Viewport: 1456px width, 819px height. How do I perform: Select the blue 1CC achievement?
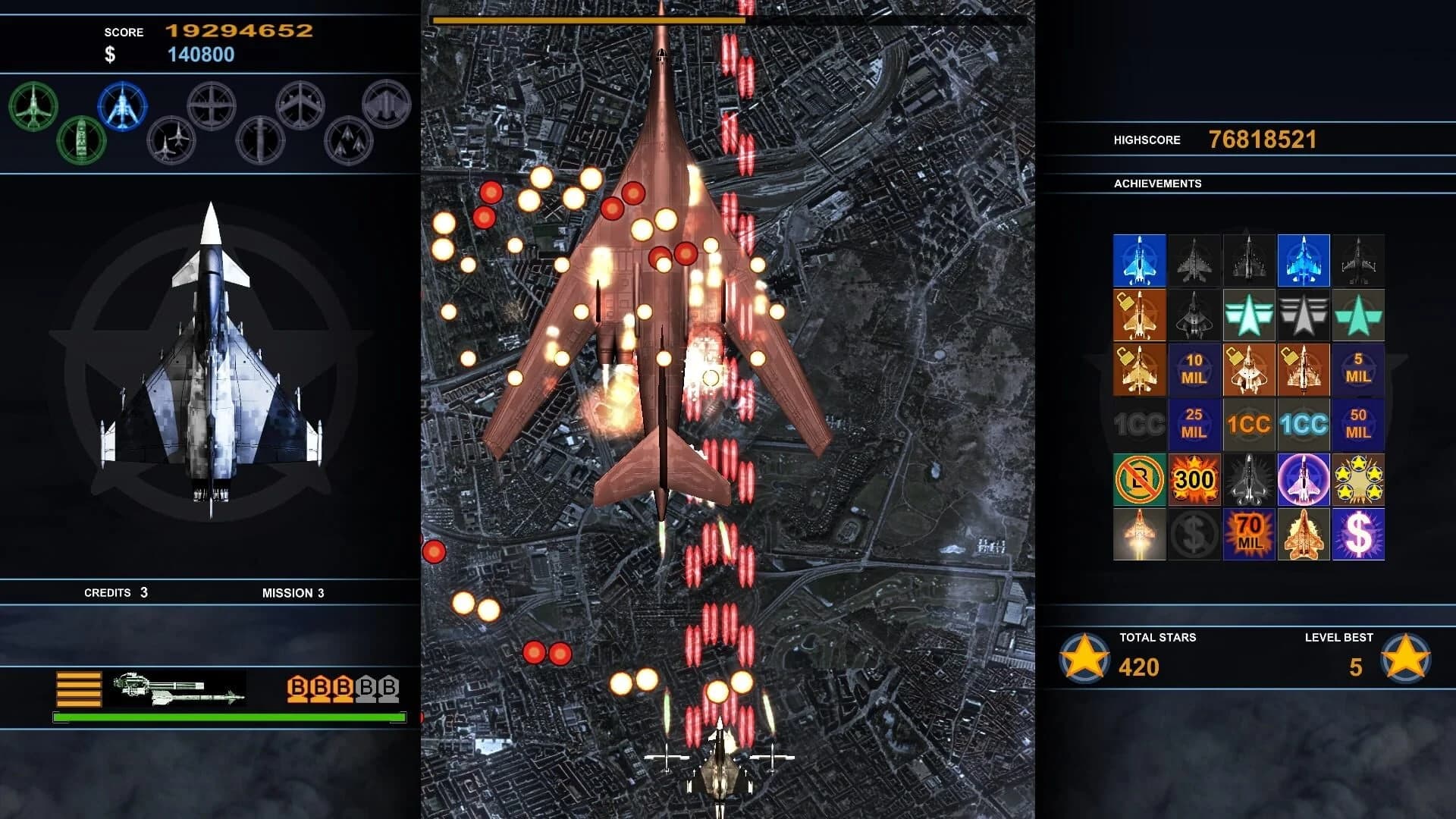[x=1303, y=424]
